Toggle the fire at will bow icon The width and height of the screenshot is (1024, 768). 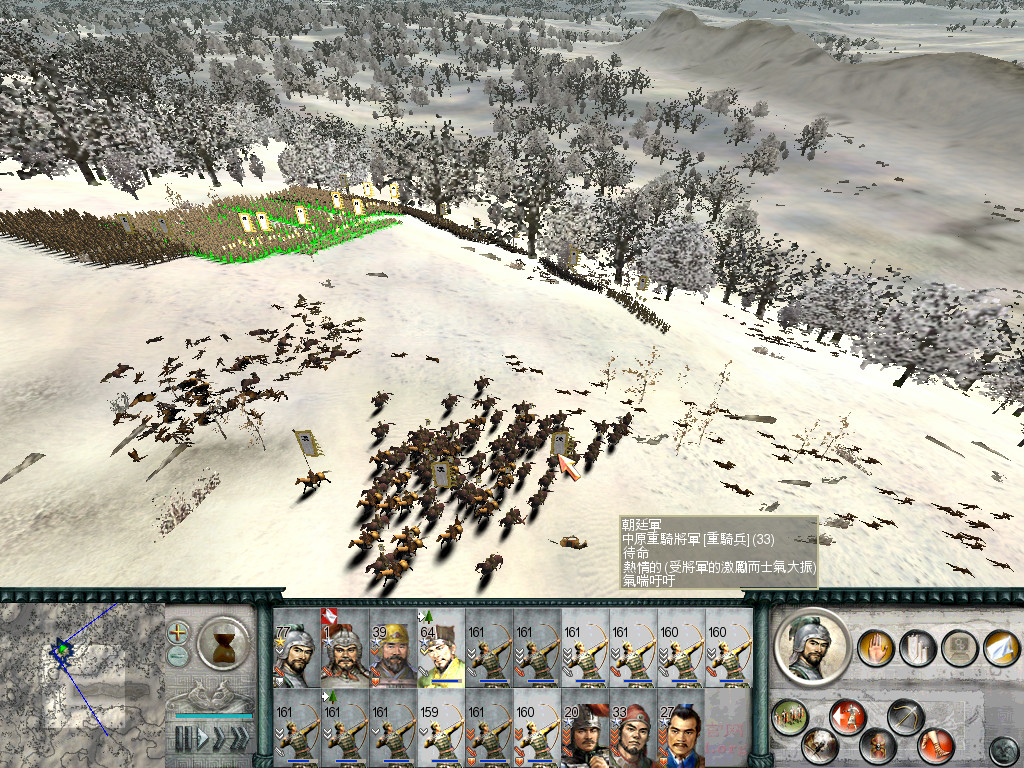905,717
